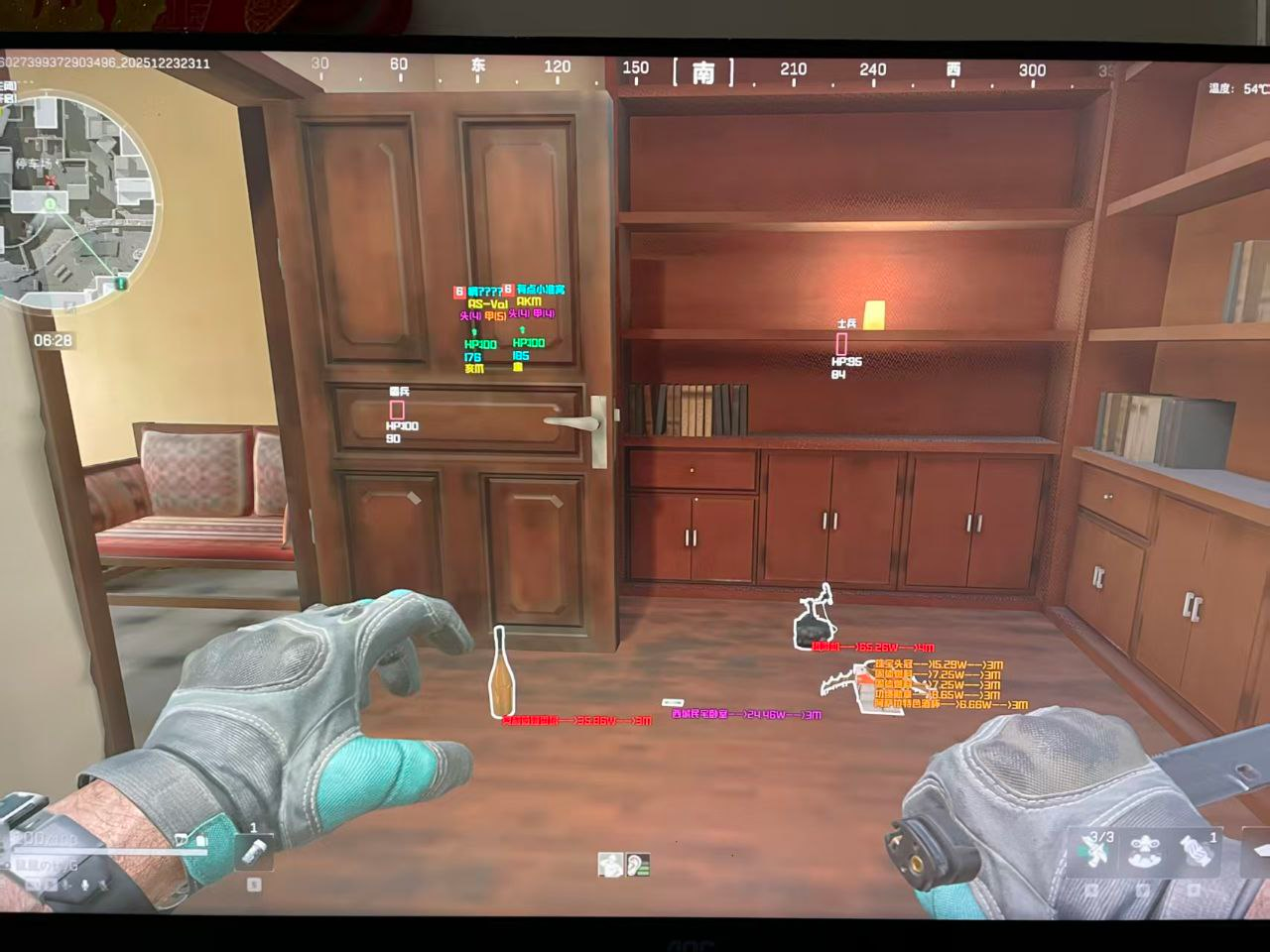This screenshot has height=952, width=1270.
Task: Click the green exclamation marker on the minimap
Action: (x=121, y=284)
